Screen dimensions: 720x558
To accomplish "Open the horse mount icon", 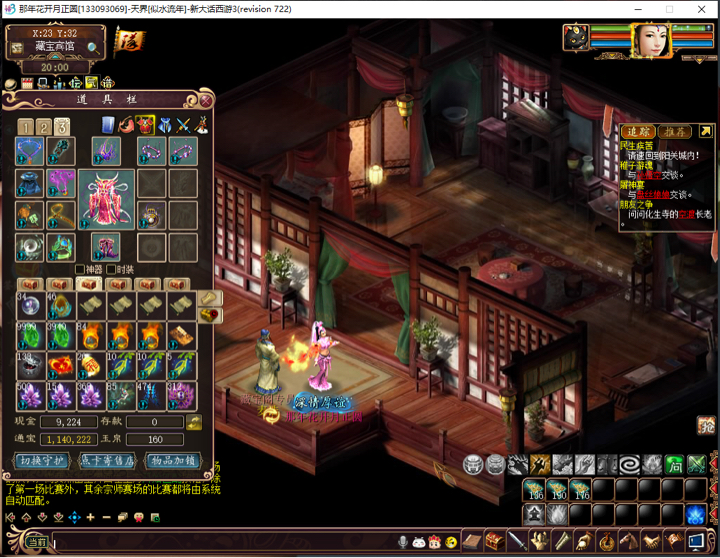I will 628,541.
